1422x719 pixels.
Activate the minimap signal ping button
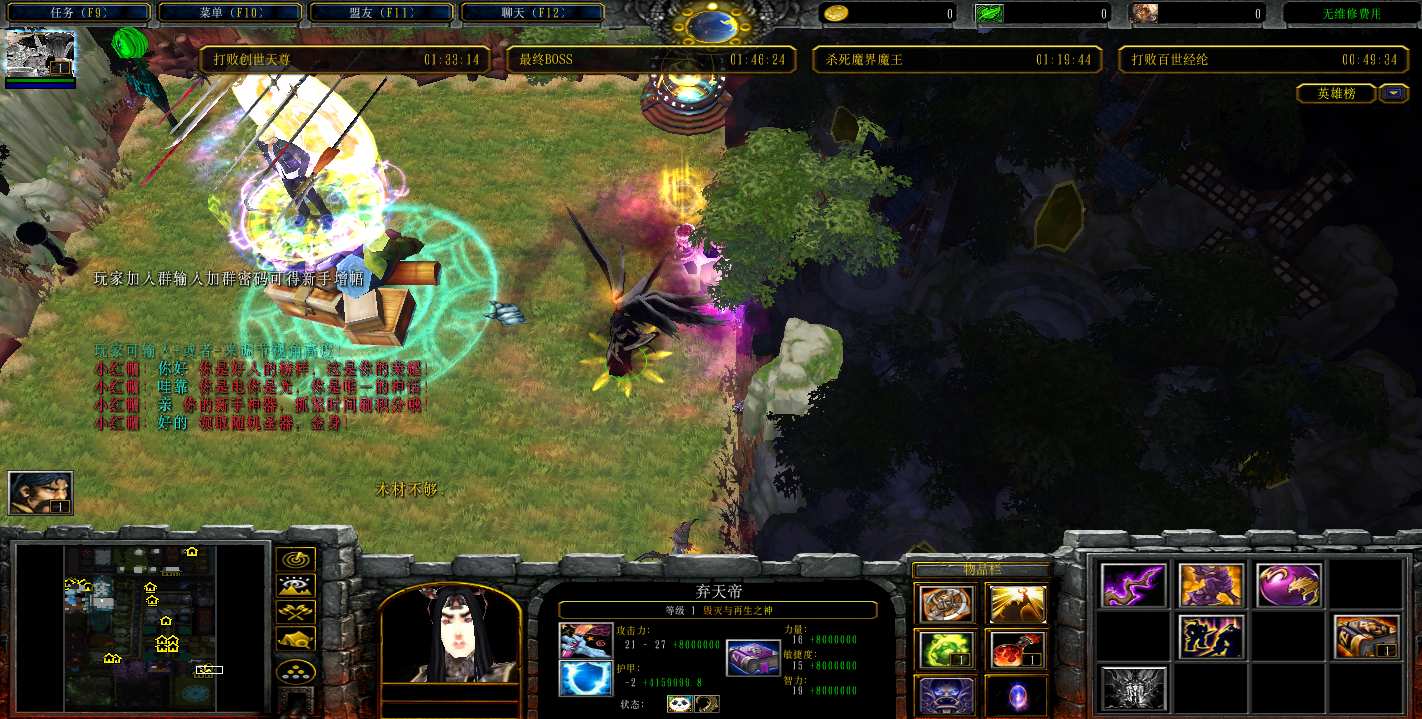296,560
